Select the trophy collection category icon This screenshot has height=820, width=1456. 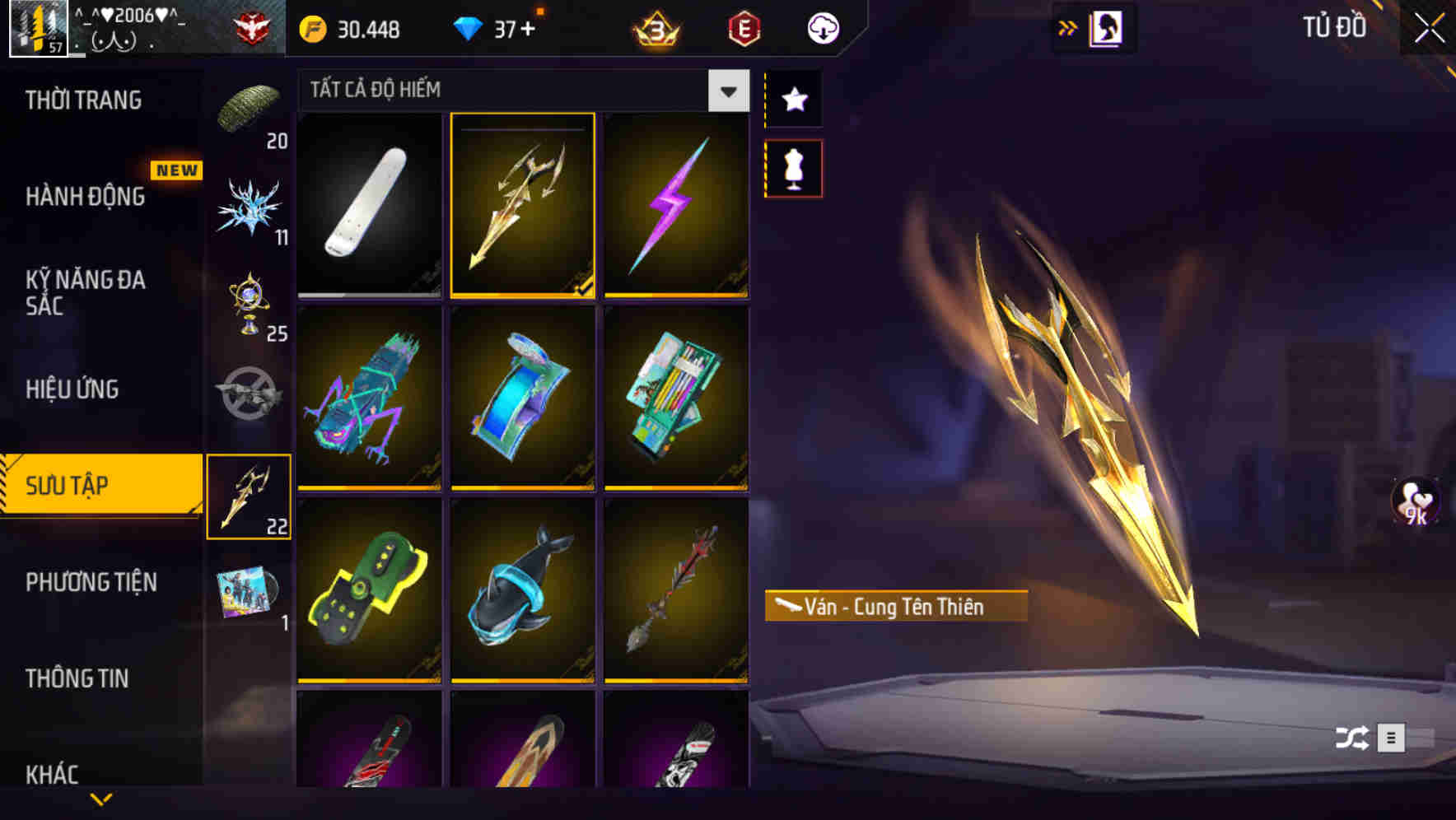(250, 311)
